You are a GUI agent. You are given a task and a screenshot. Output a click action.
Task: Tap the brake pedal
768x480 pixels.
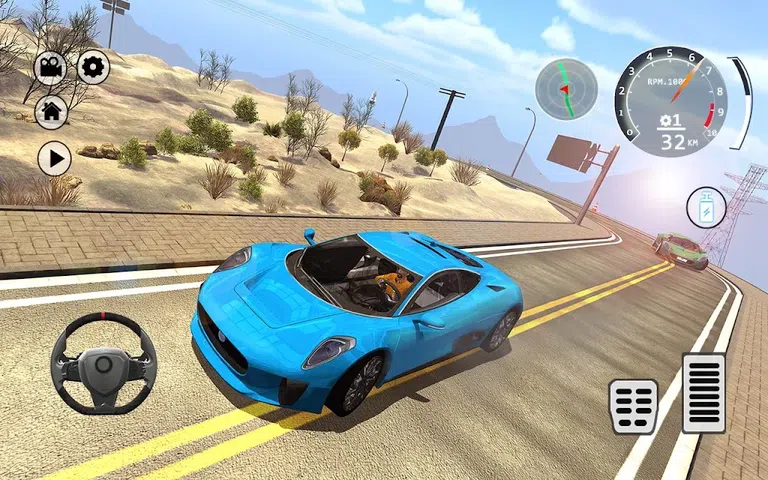(633, 406)
